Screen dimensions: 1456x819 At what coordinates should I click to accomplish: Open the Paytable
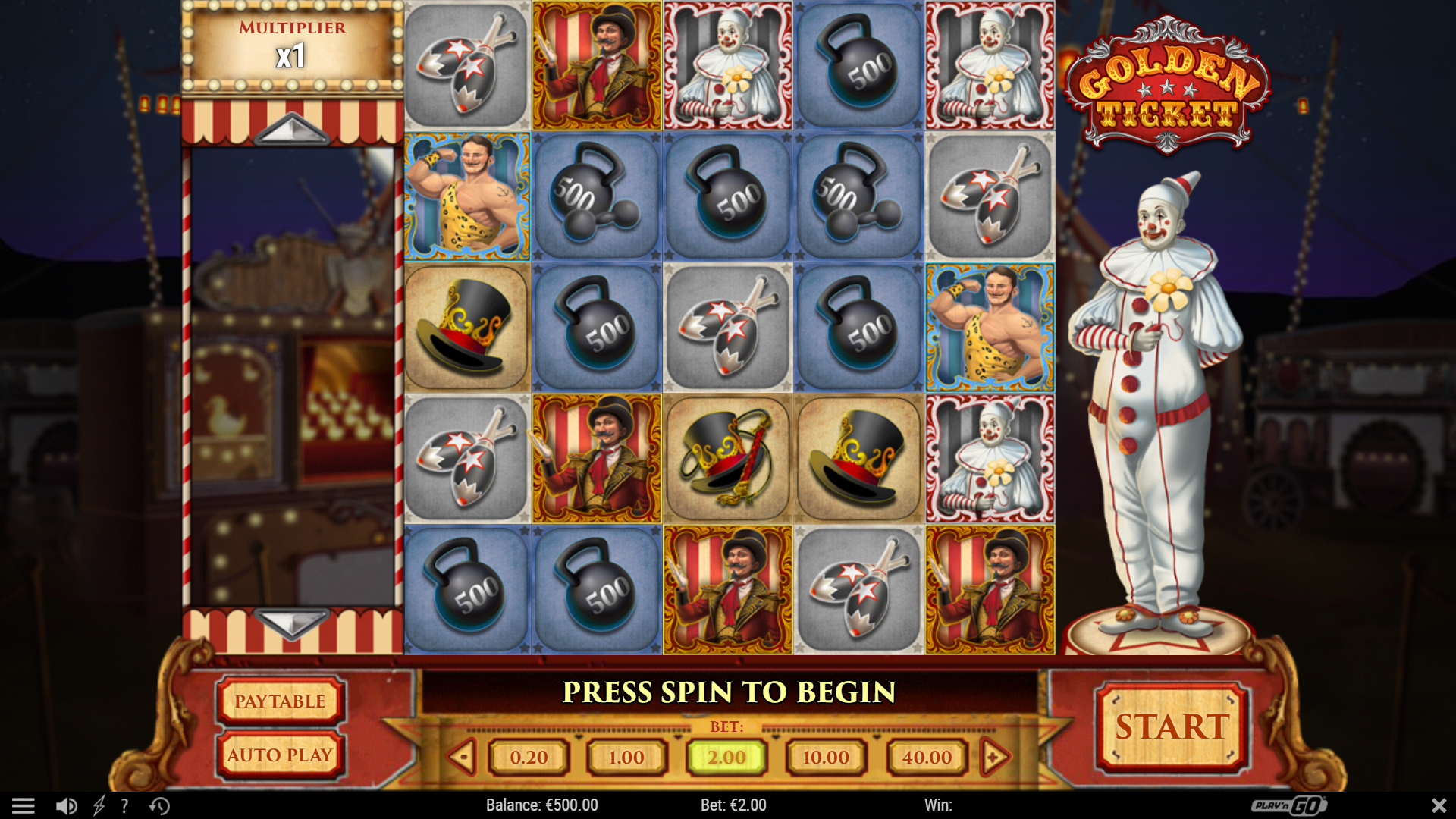coord(280,701)
